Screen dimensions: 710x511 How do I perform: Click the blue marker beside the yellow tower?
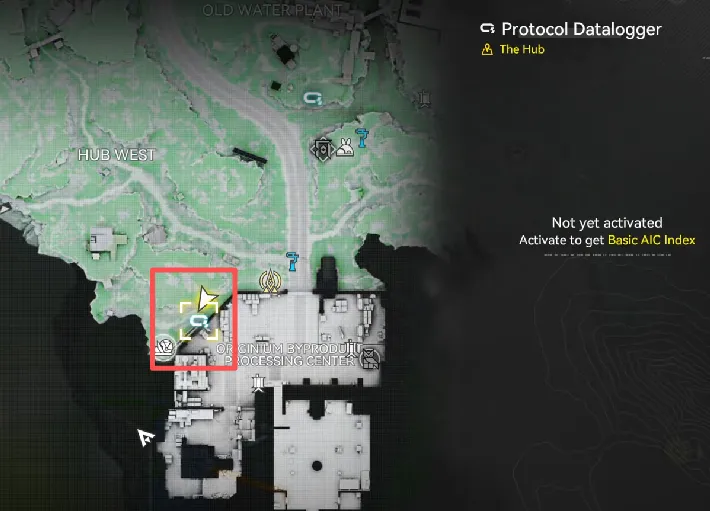point(292,262)
